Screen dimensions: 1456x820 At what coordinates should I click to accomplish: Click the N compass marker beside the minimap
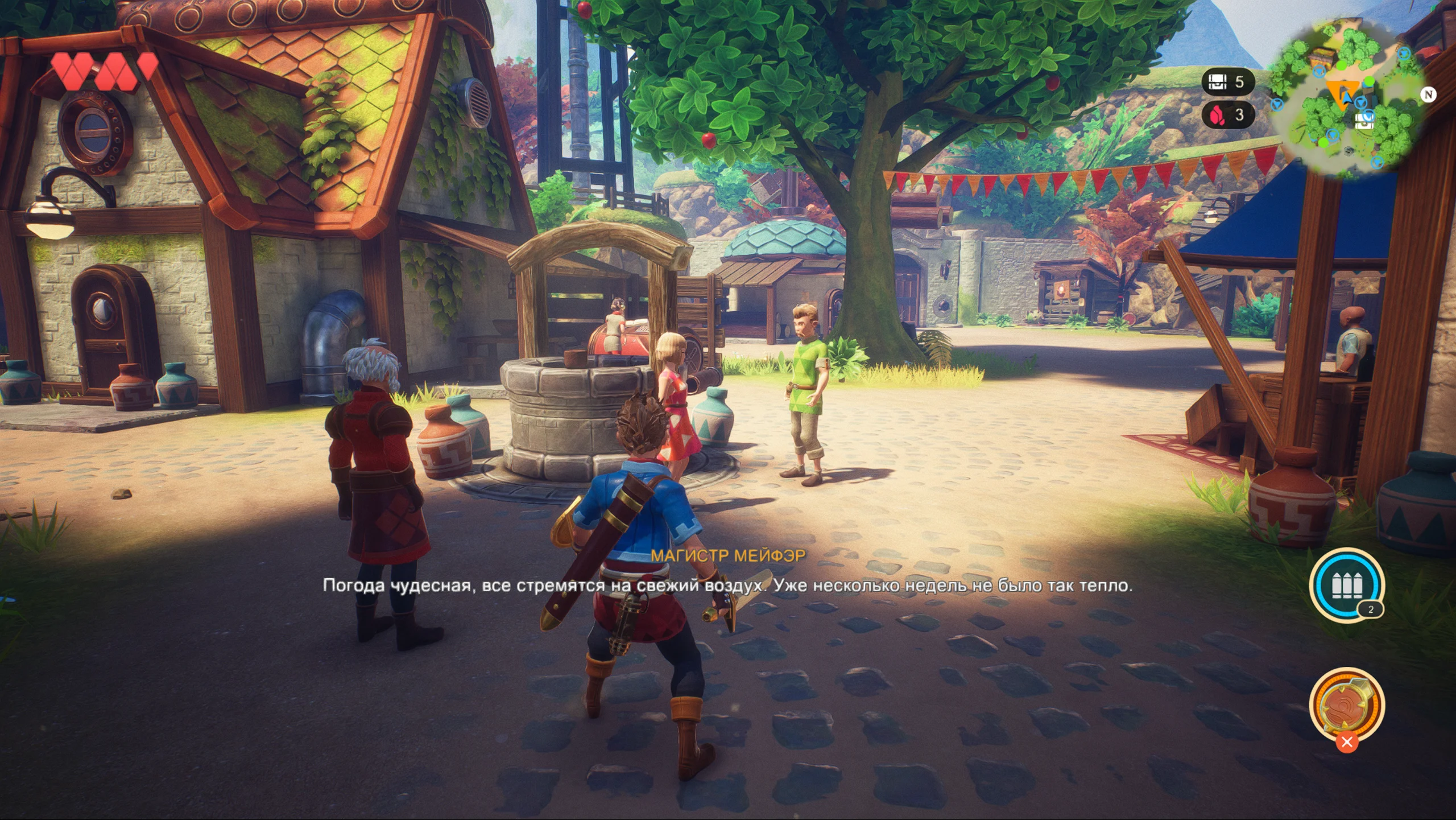(x=1428, y=94)
